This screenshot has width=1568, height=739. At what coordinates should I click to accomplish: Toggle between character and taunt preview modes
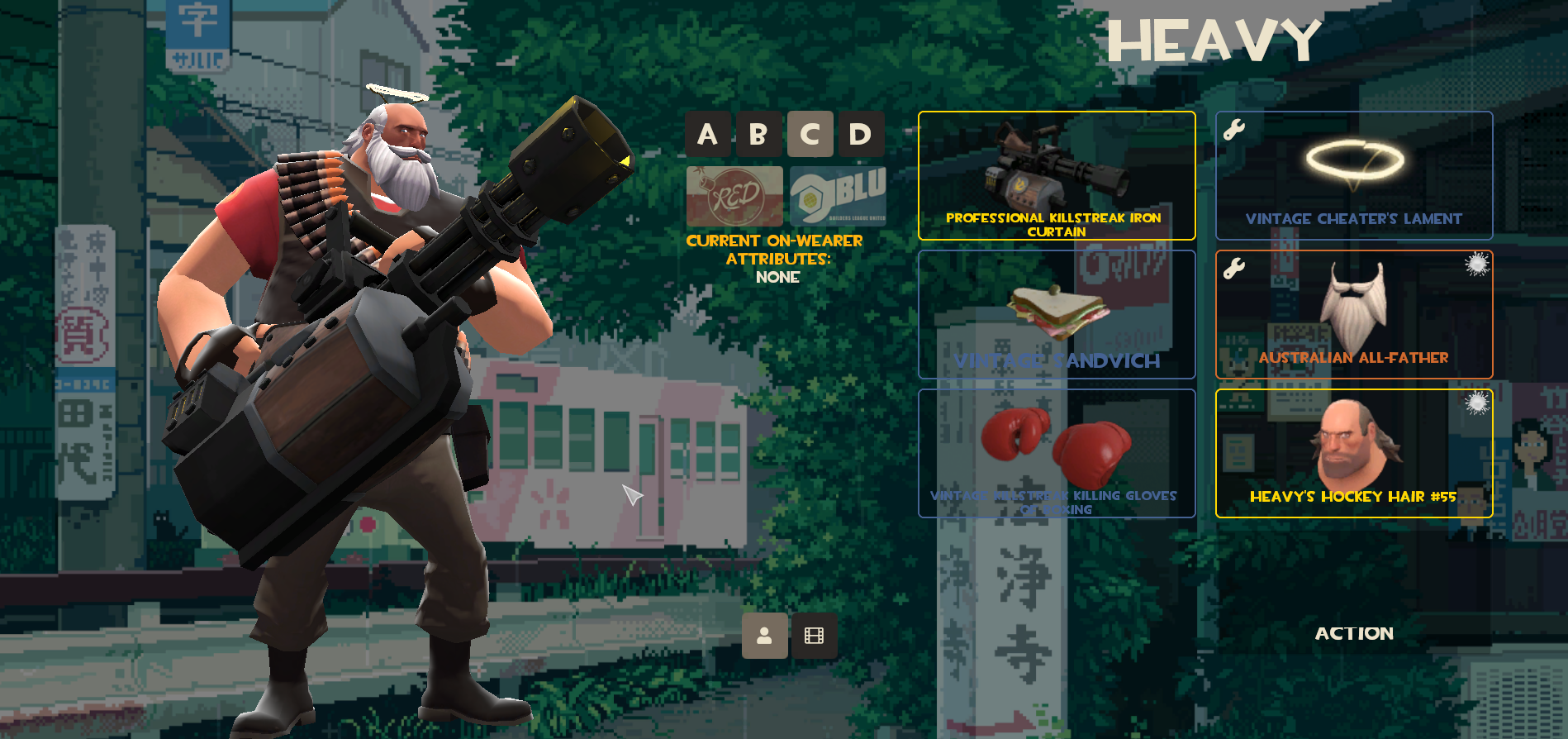pos(815,637)
